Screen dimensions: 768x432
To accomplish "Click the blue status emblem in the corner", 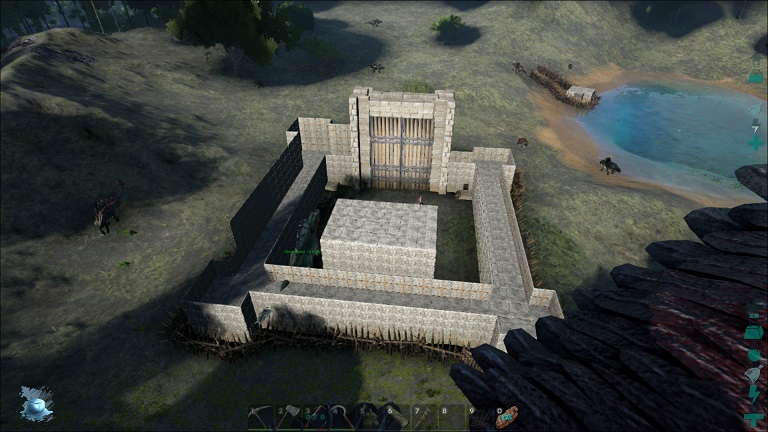I will (36, 403).
